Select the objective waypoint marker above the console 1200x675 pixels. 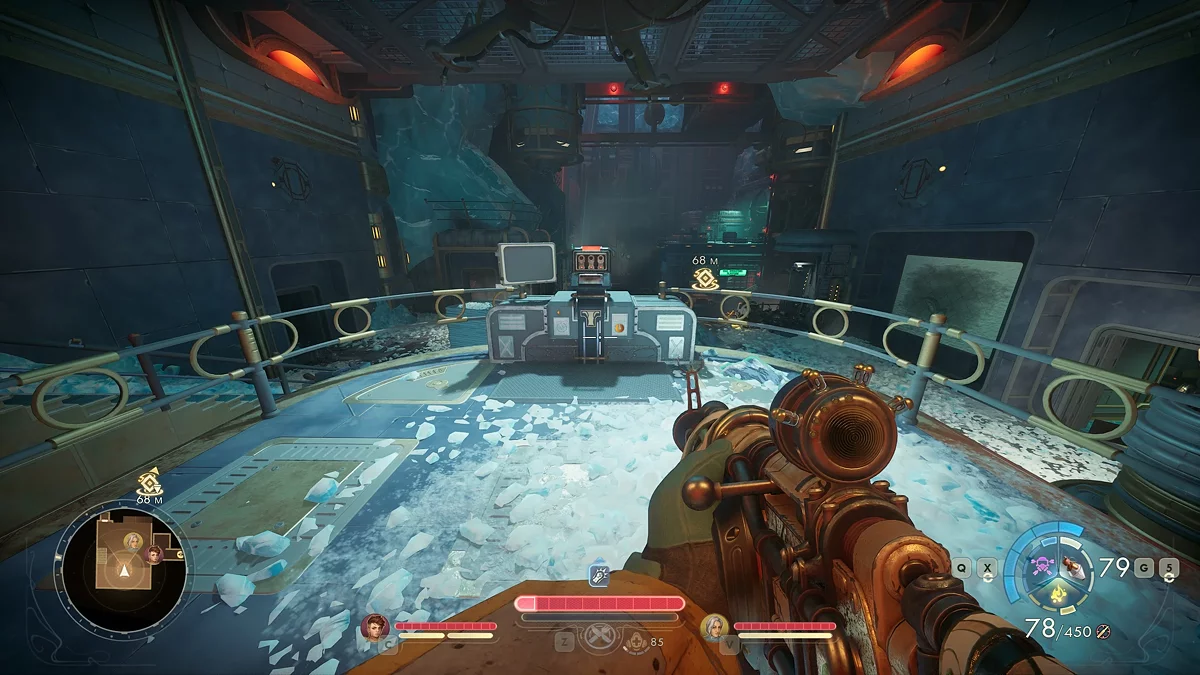704,278
